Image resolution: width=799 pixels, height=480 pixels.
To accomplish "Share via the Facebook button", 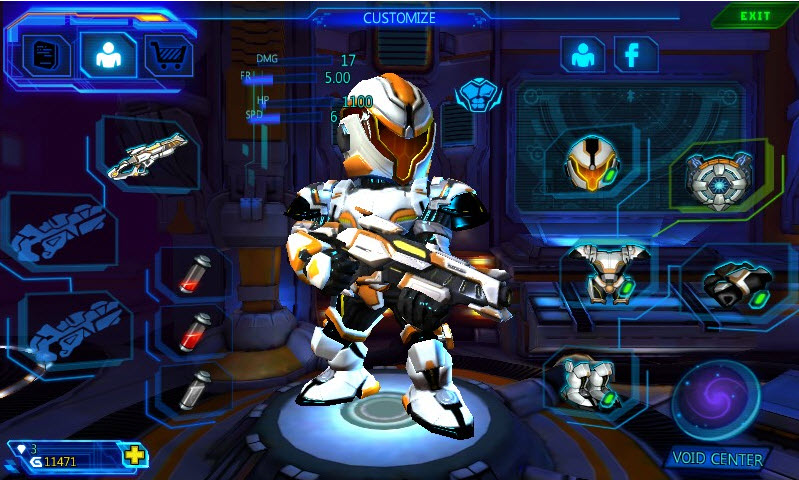I will (x=633, y=55).
